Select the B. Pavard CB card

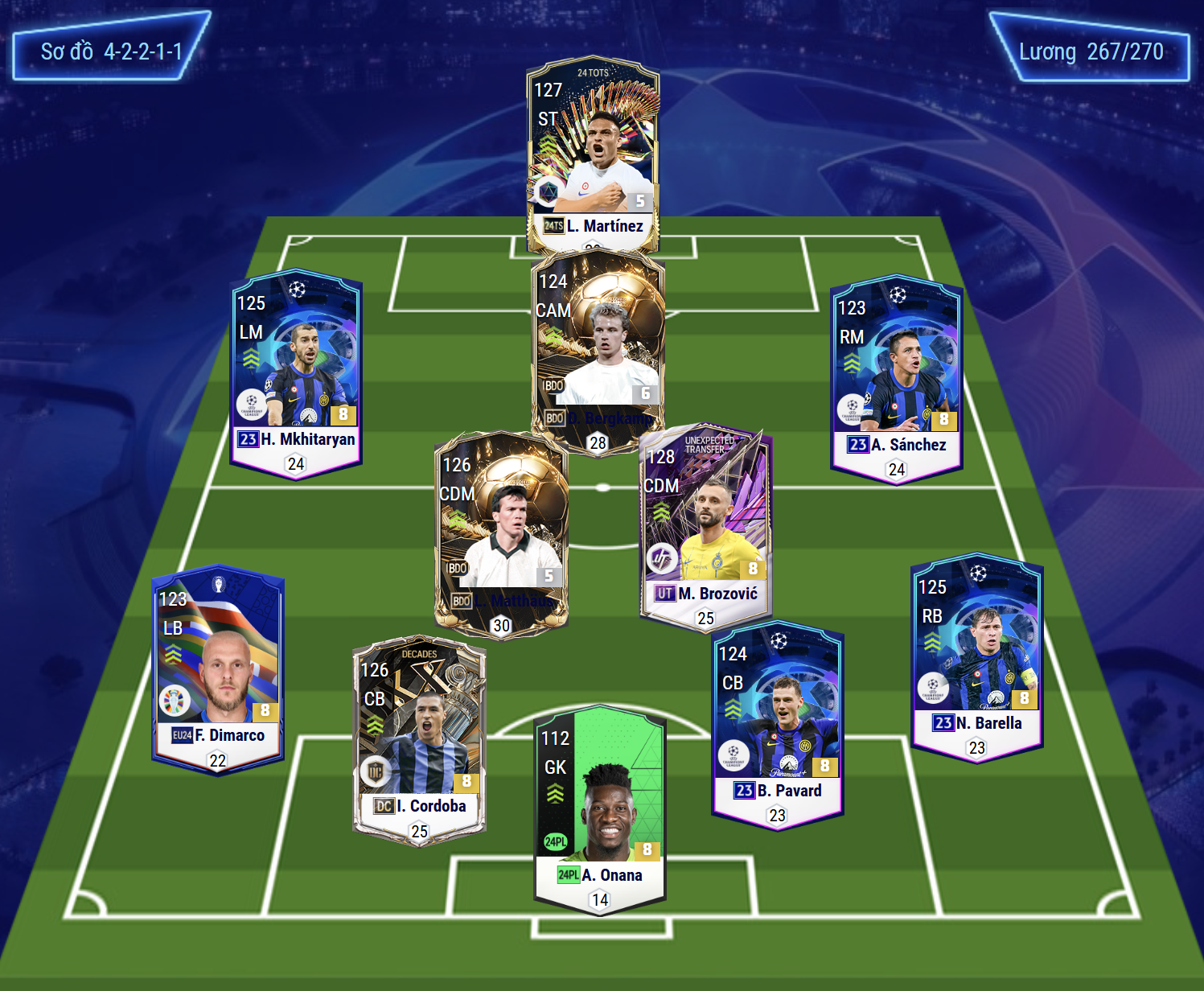[777, 722]
